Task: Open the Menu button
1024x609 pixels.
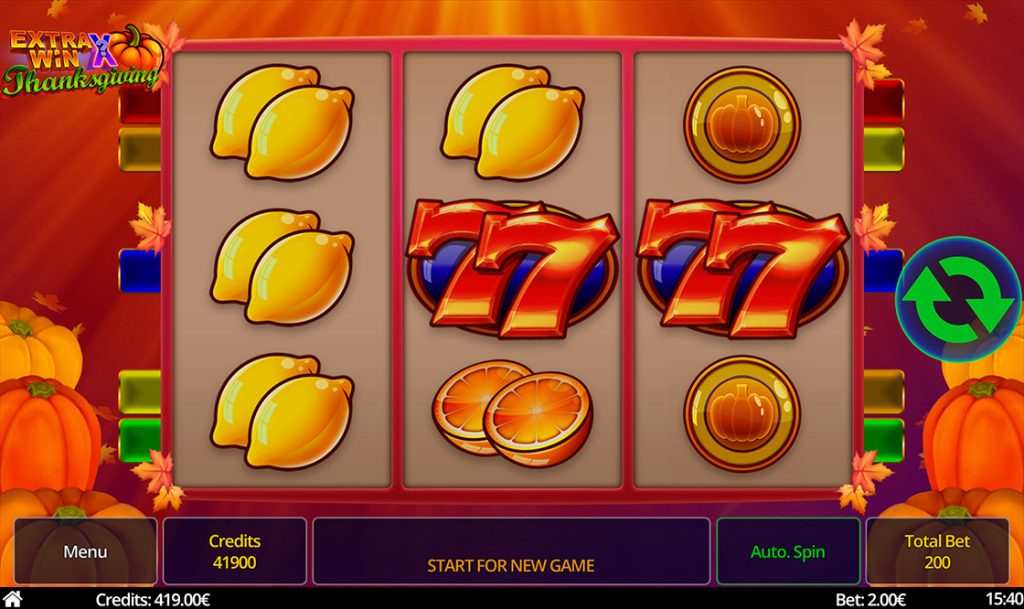Action: [85, 551]
